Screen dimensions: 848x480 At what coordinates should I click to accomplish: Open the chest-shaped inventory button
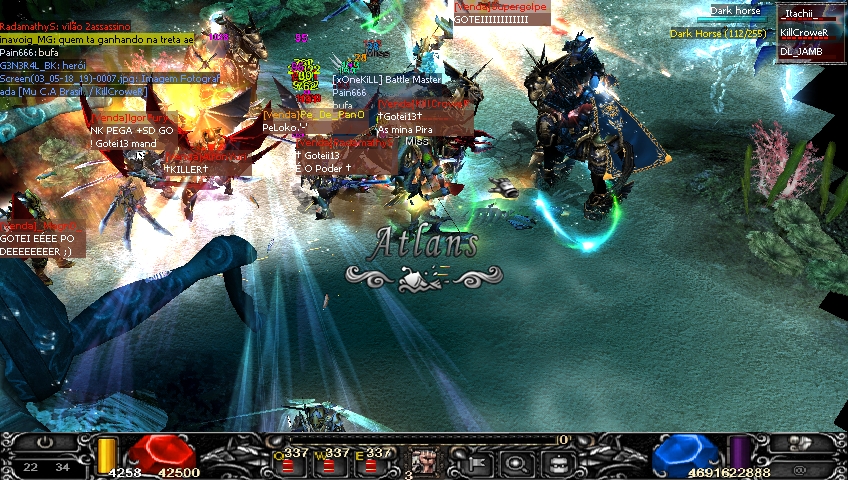click(x=557, y=463)
